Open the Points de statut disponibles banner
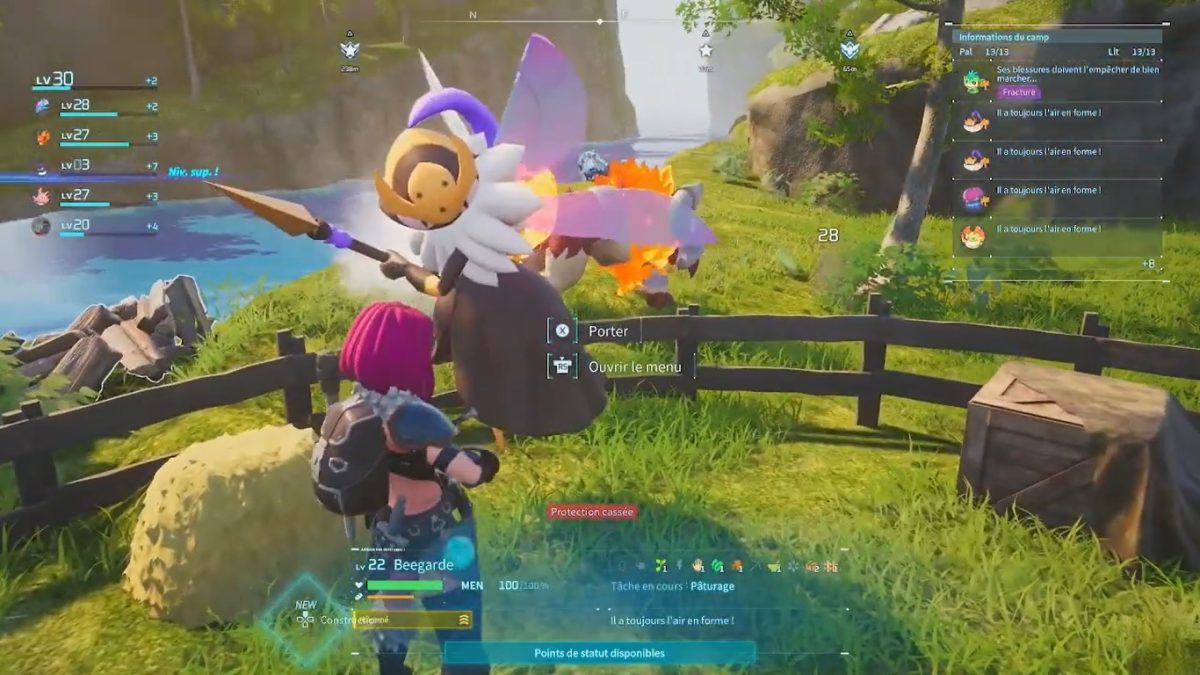Image resolution: width=1200 pixels, height=675 pixels. [599, 653]
